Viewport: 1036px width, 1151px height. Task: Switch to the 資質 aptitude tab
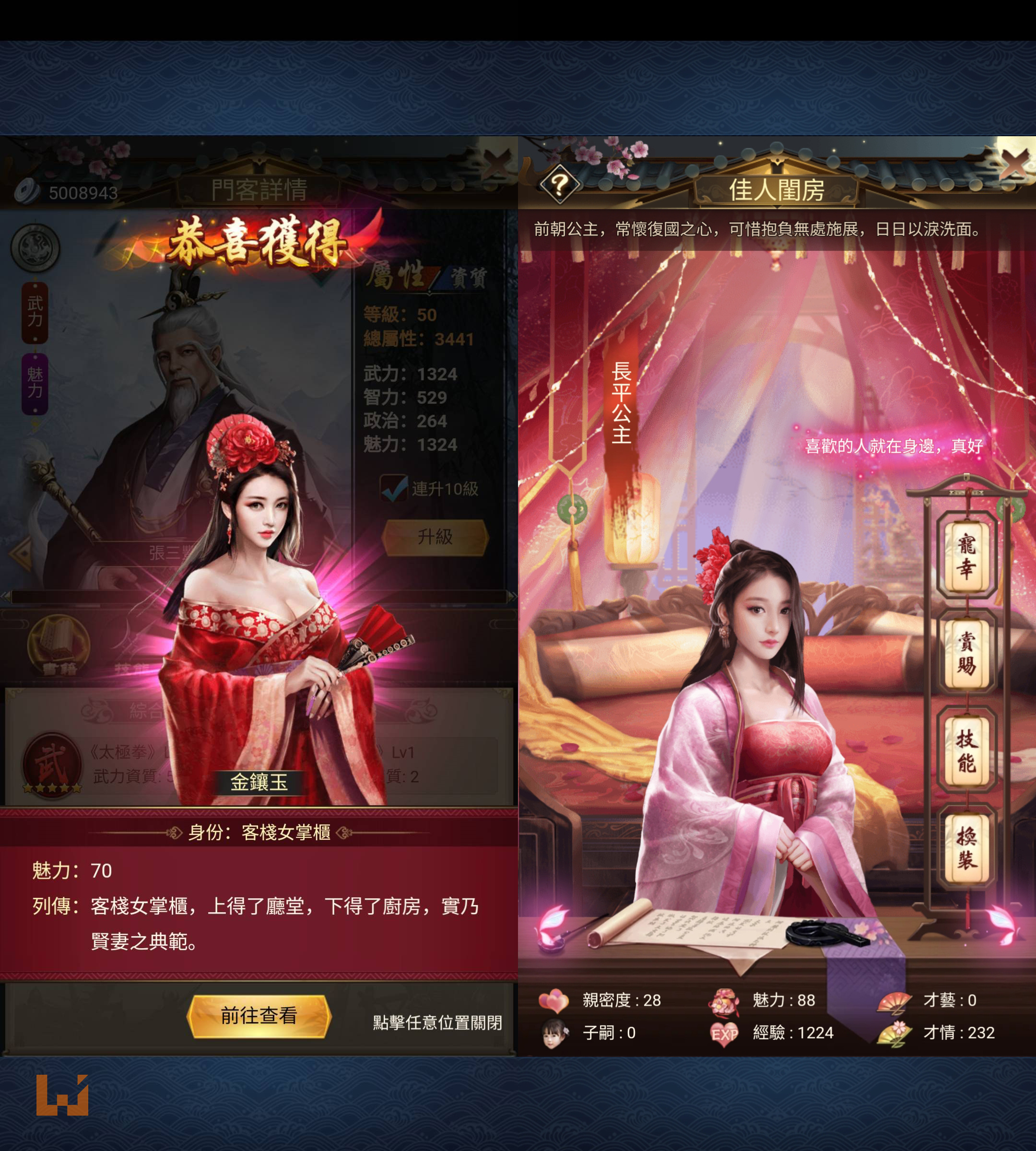click(469, 278)
